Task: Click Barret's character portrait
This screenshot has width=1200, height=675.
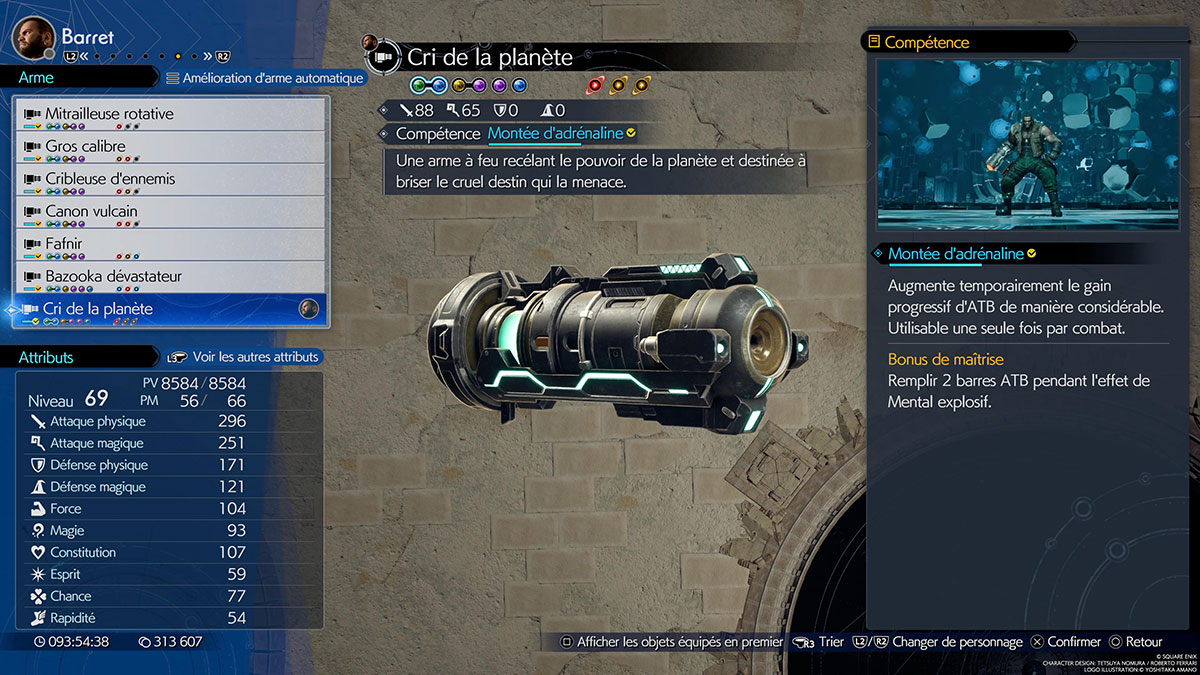Action: (32, 38)
